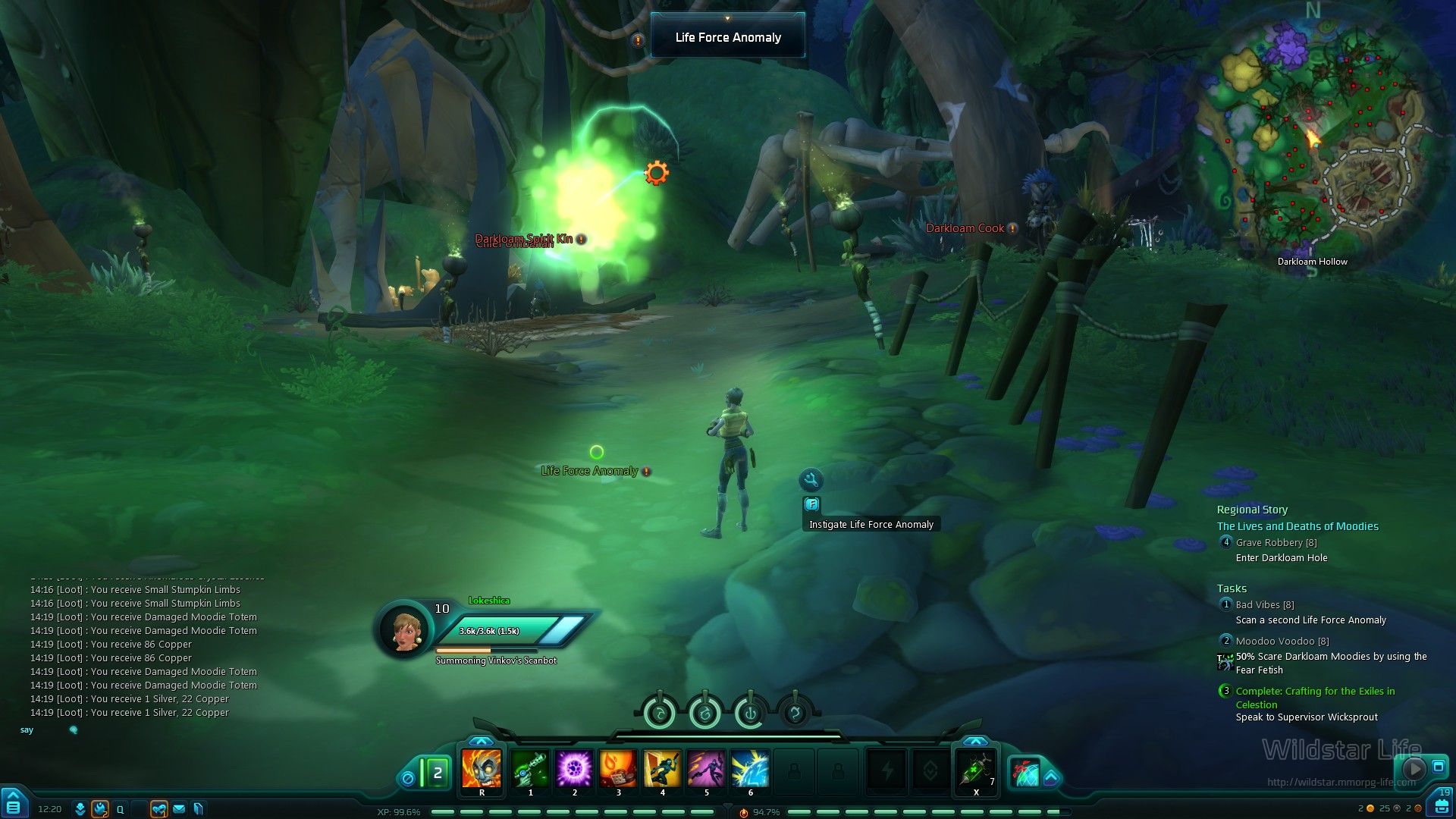
Task: Activate the flaming skull ability on R
Action: click(482, 770)
